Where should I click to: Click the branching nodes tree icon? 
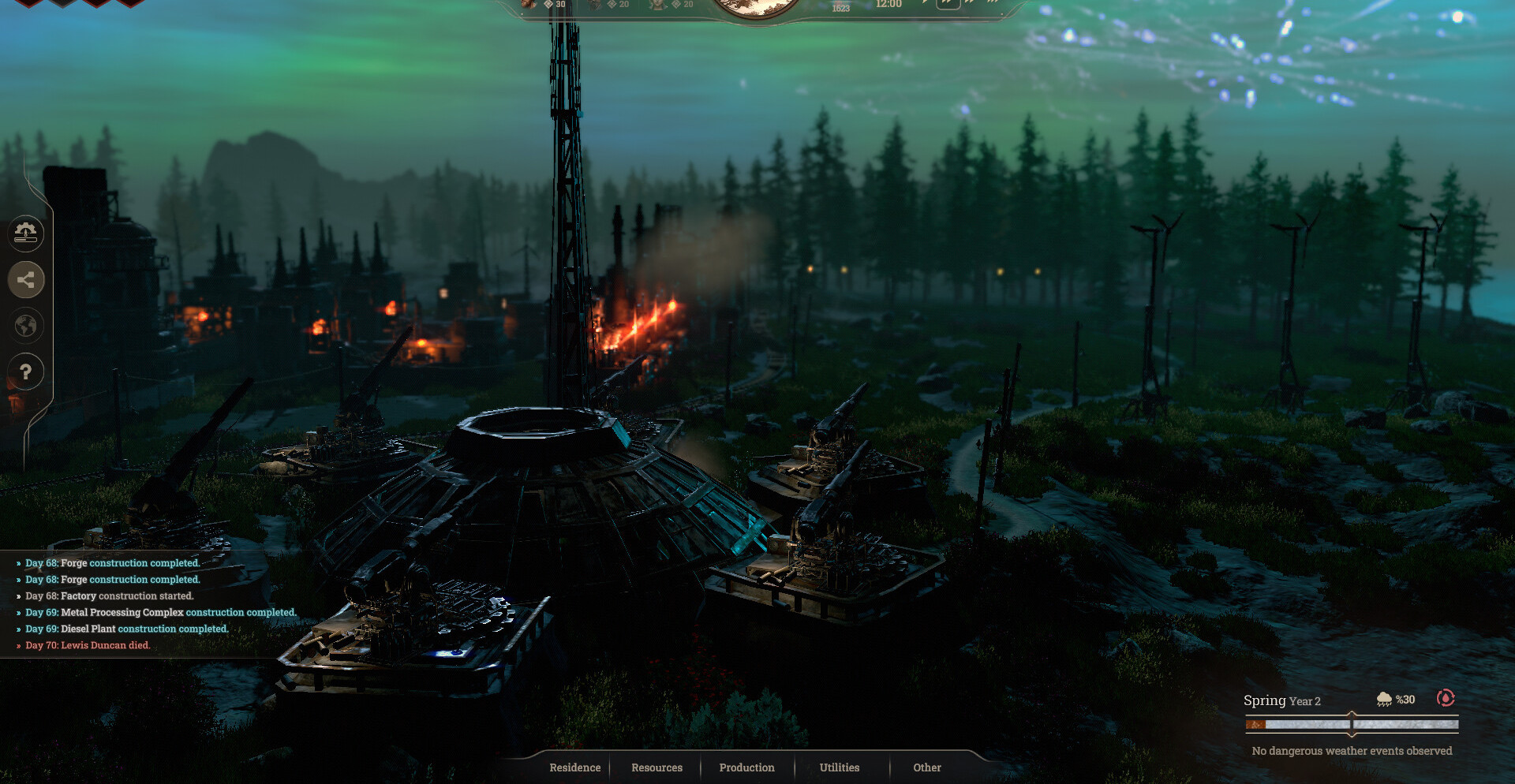pos(25,279)
